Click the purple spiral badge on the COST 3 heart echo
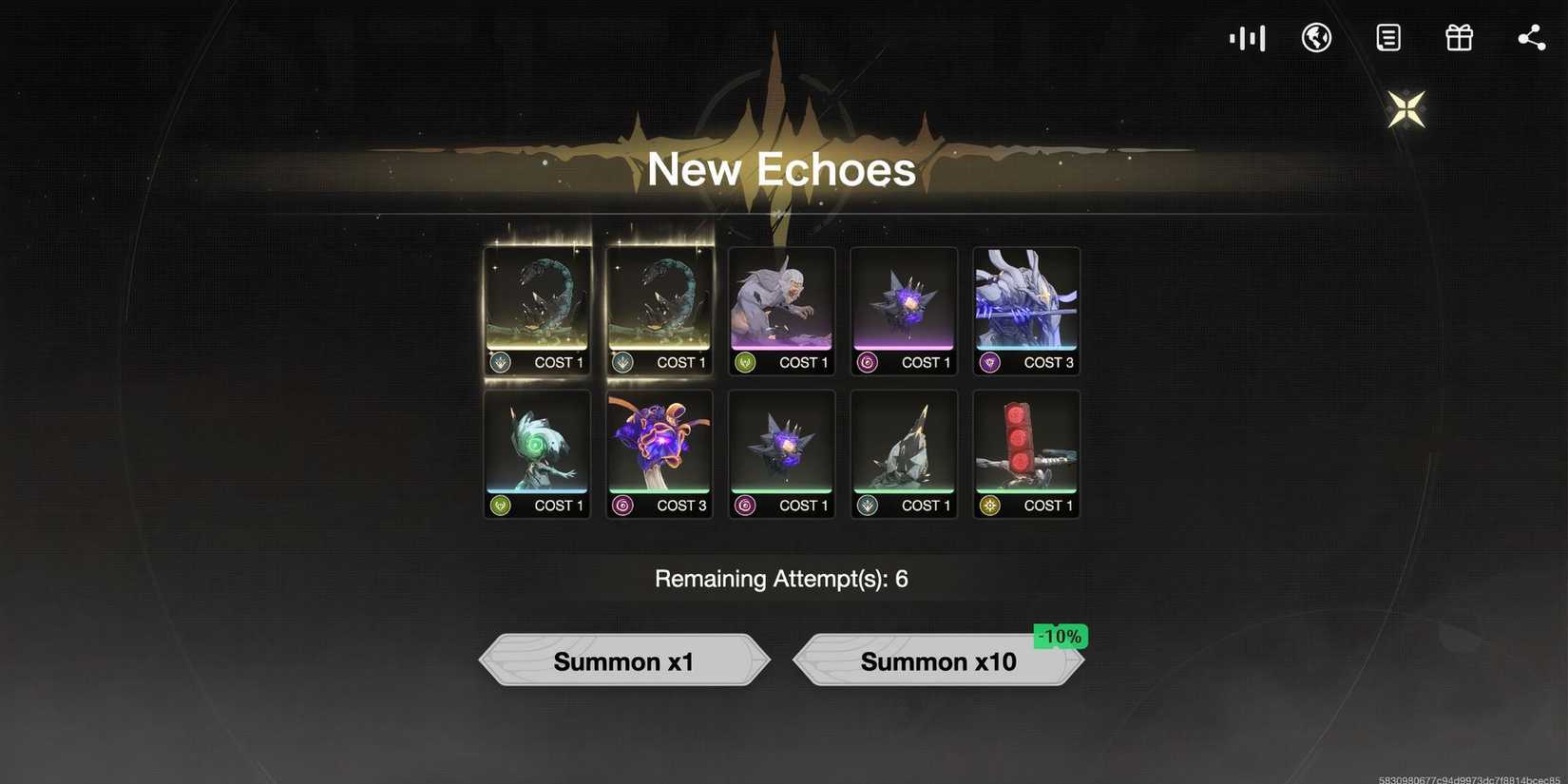Screen dimensions: 1568x784 coord(622,505)
